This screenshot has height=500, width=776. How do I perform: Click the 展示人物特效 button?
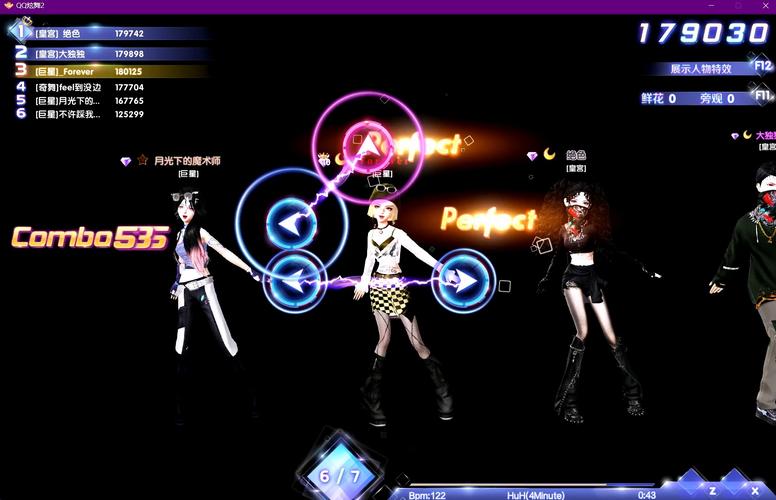[x=701, y=69]
